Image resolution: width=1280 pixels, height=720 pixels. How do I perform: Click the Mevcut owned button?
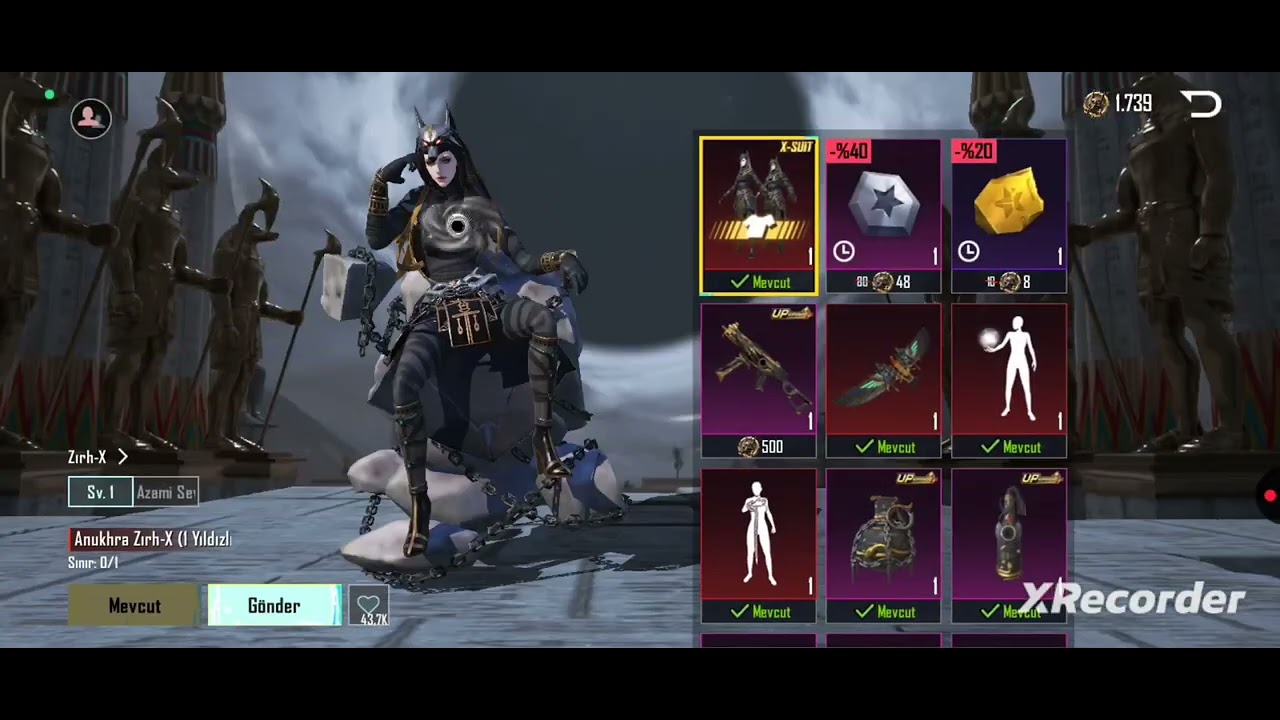135,606
